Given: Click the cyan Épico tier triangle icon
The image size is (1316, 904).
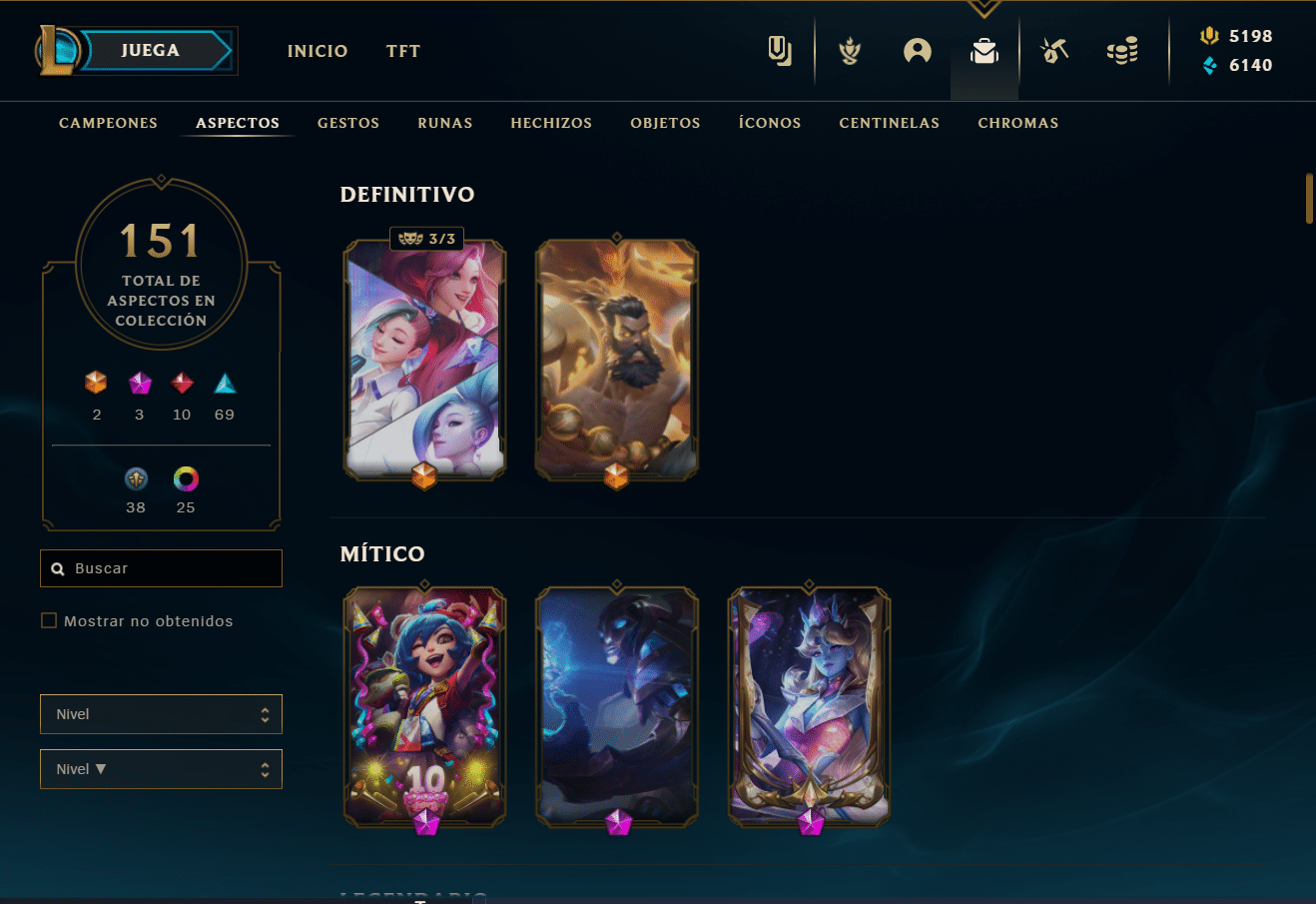Looking at the screenshot, I should coord(224,382).
